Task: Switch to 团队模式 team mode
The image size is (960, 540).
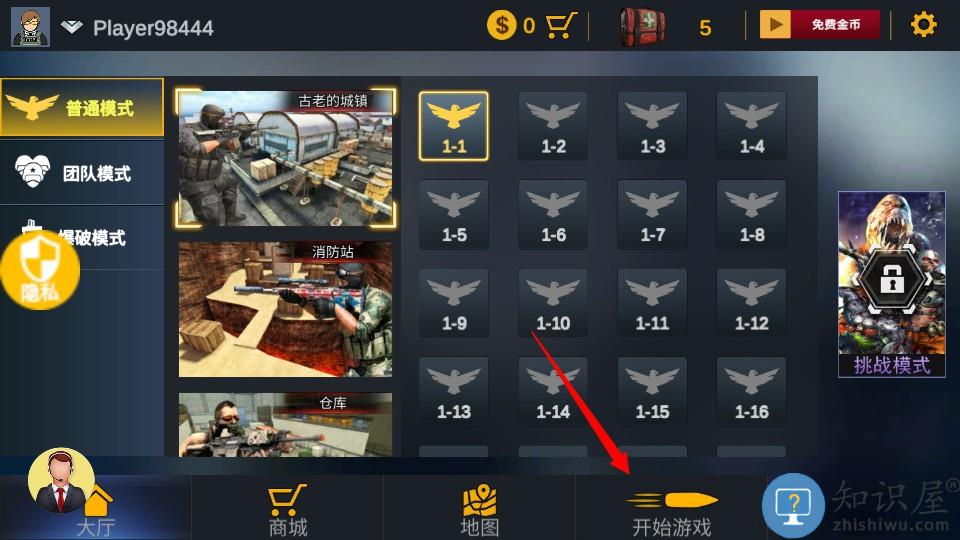Action: tap(82, 173)
